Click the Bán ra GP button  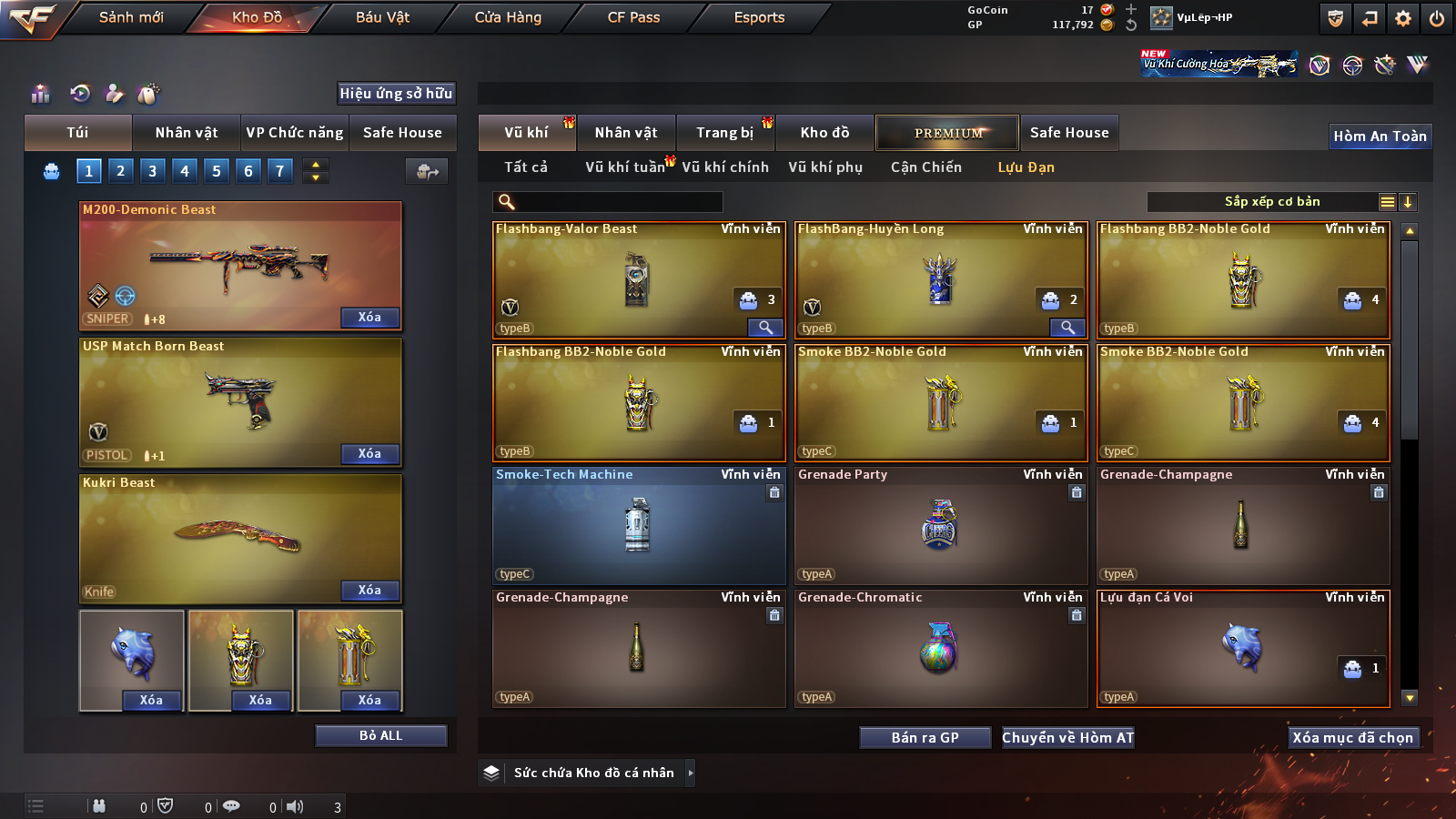pyautogui.click(x=925, y=738)
